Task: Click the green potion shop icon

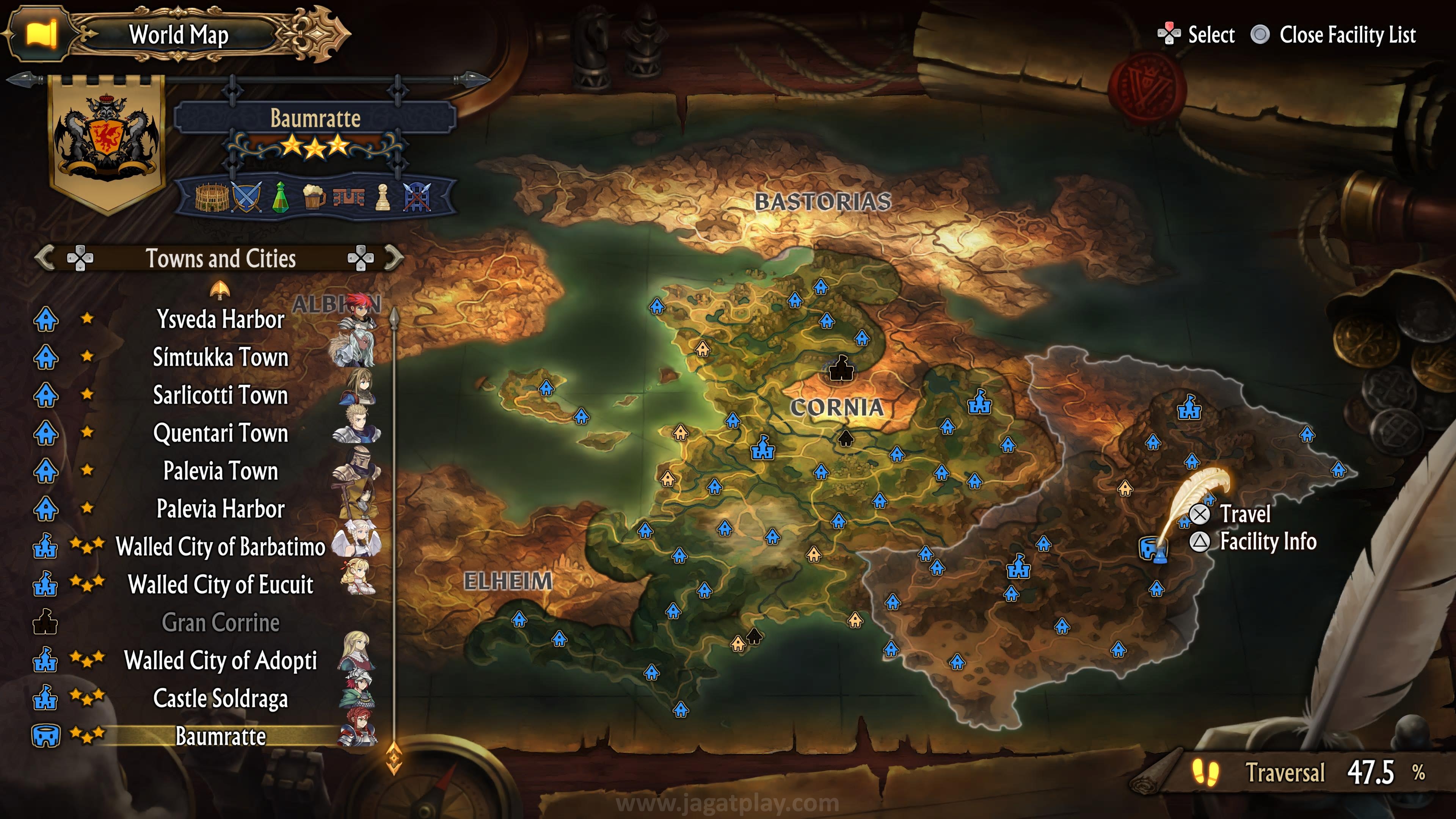Action: pos(280,197)
